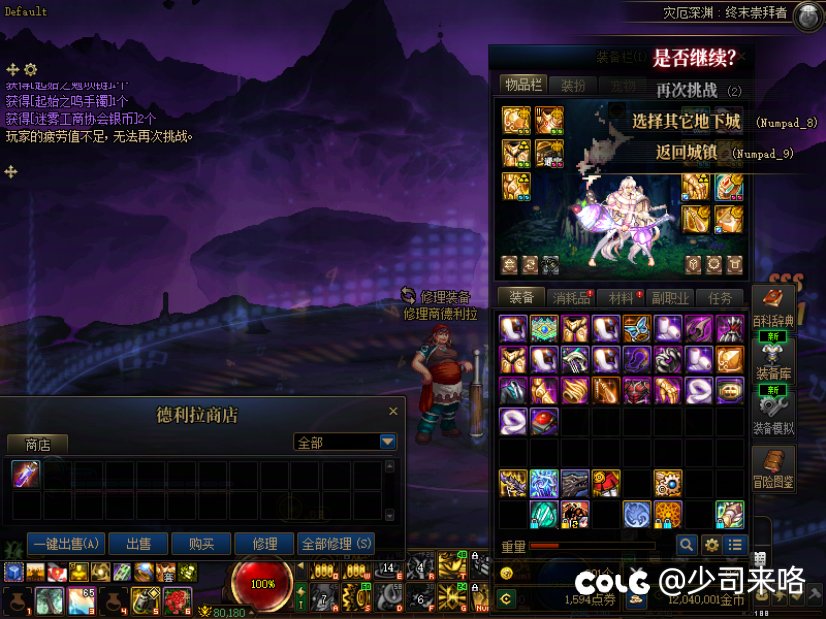Image resolution: width=826 pixels, height=619 pixels.
Task: Close the 德利拉商店 shop window
Action: (393, 412)
